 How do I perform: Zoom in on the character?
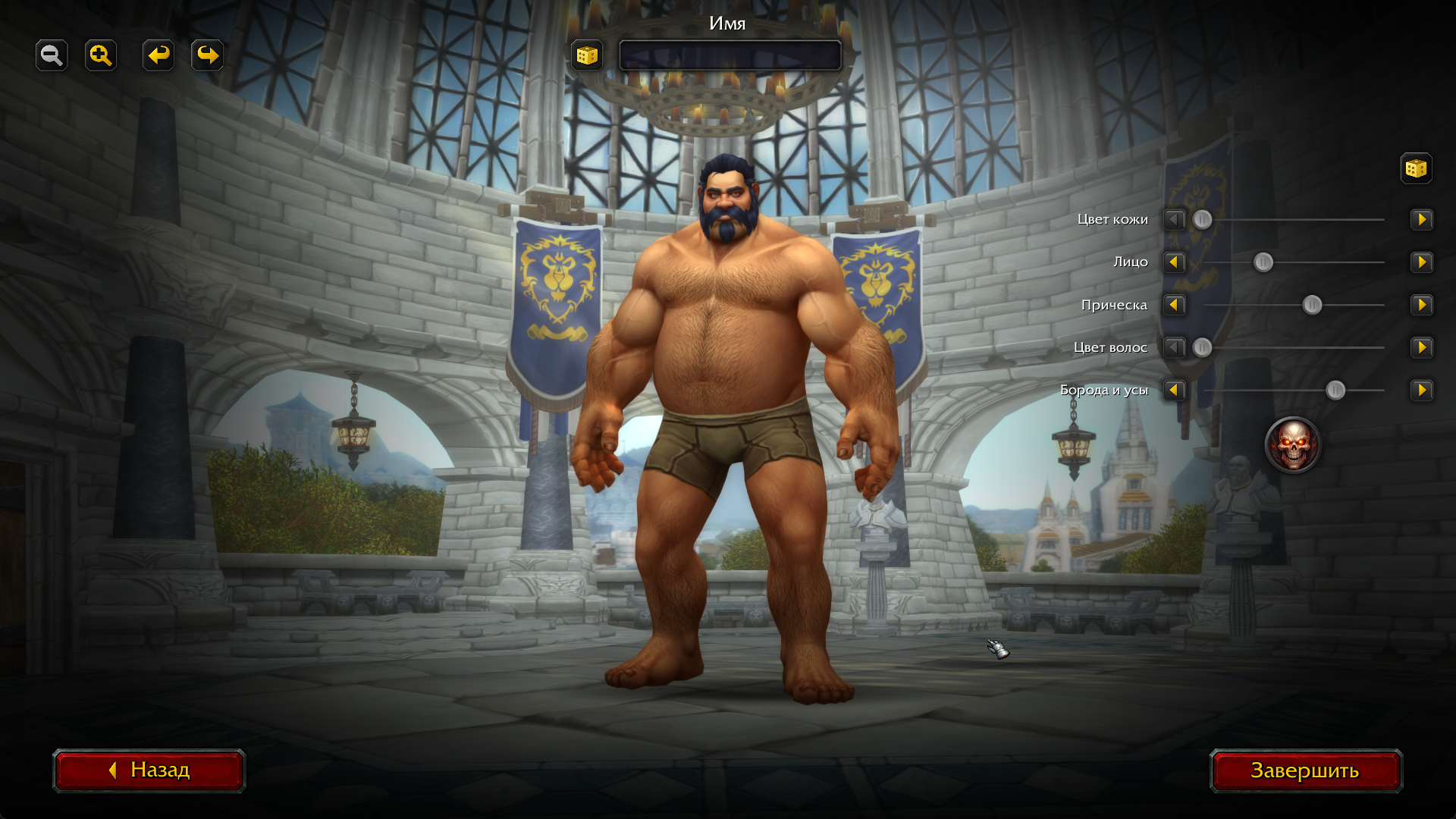[101, 55]
